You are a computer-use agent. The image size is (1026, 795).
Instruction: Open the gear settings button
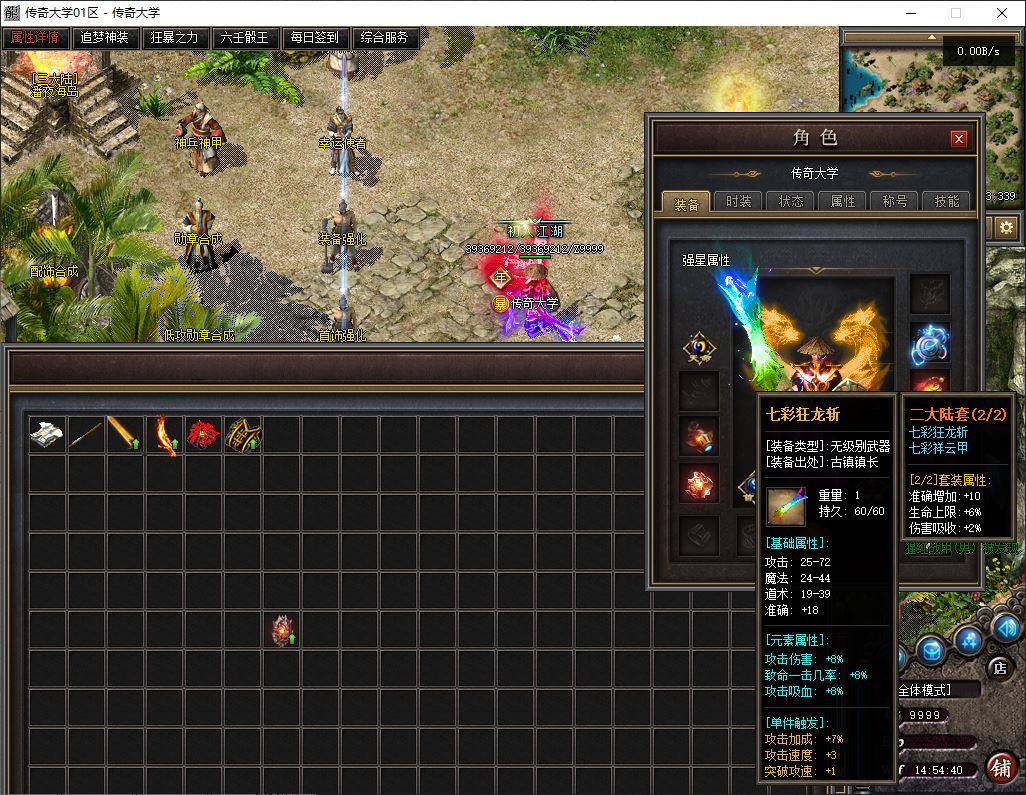point(1005,228)
